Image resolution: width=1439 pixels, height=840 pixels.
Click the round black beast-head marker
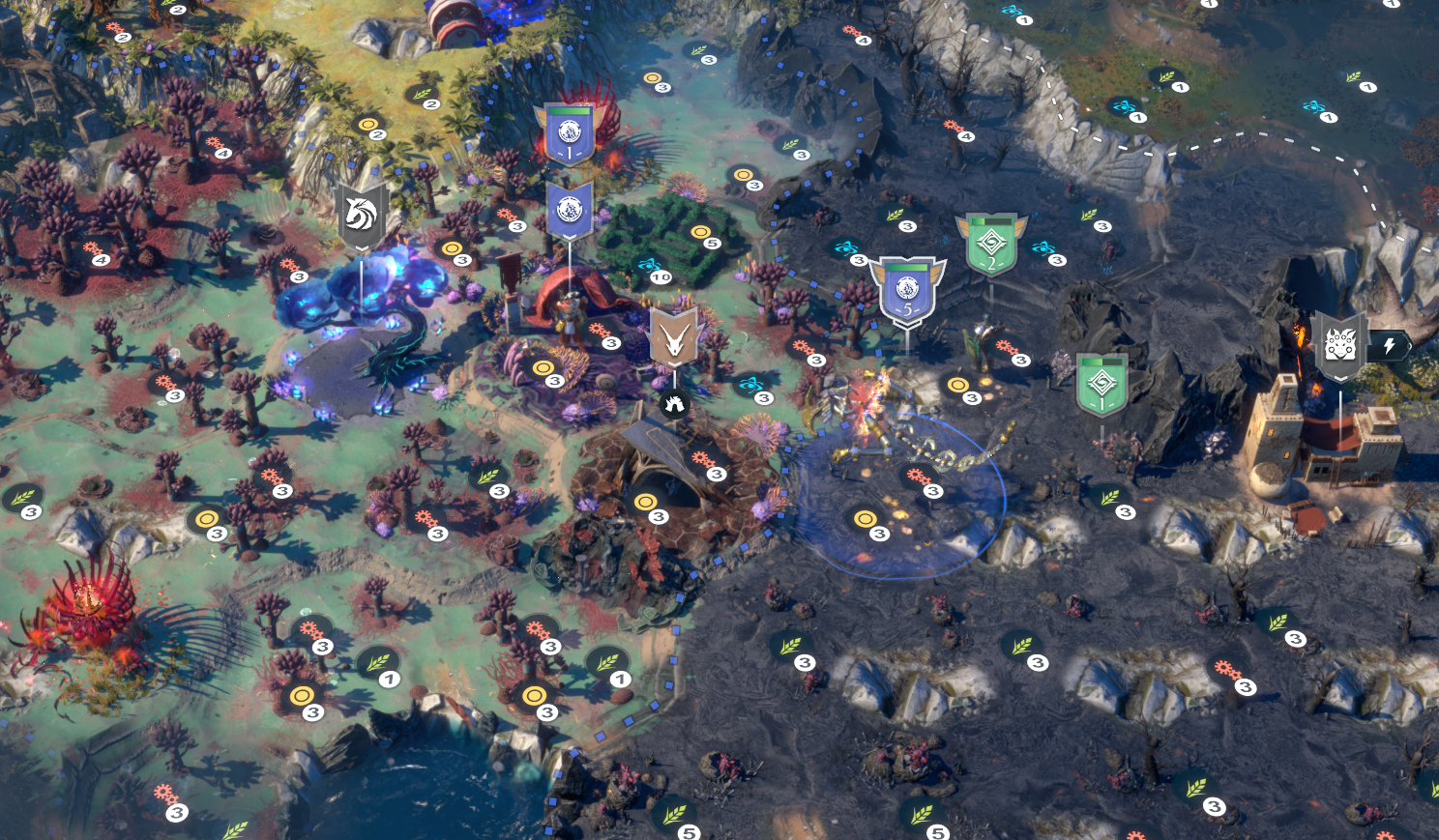pyautogui.click(x=674, y=404)
